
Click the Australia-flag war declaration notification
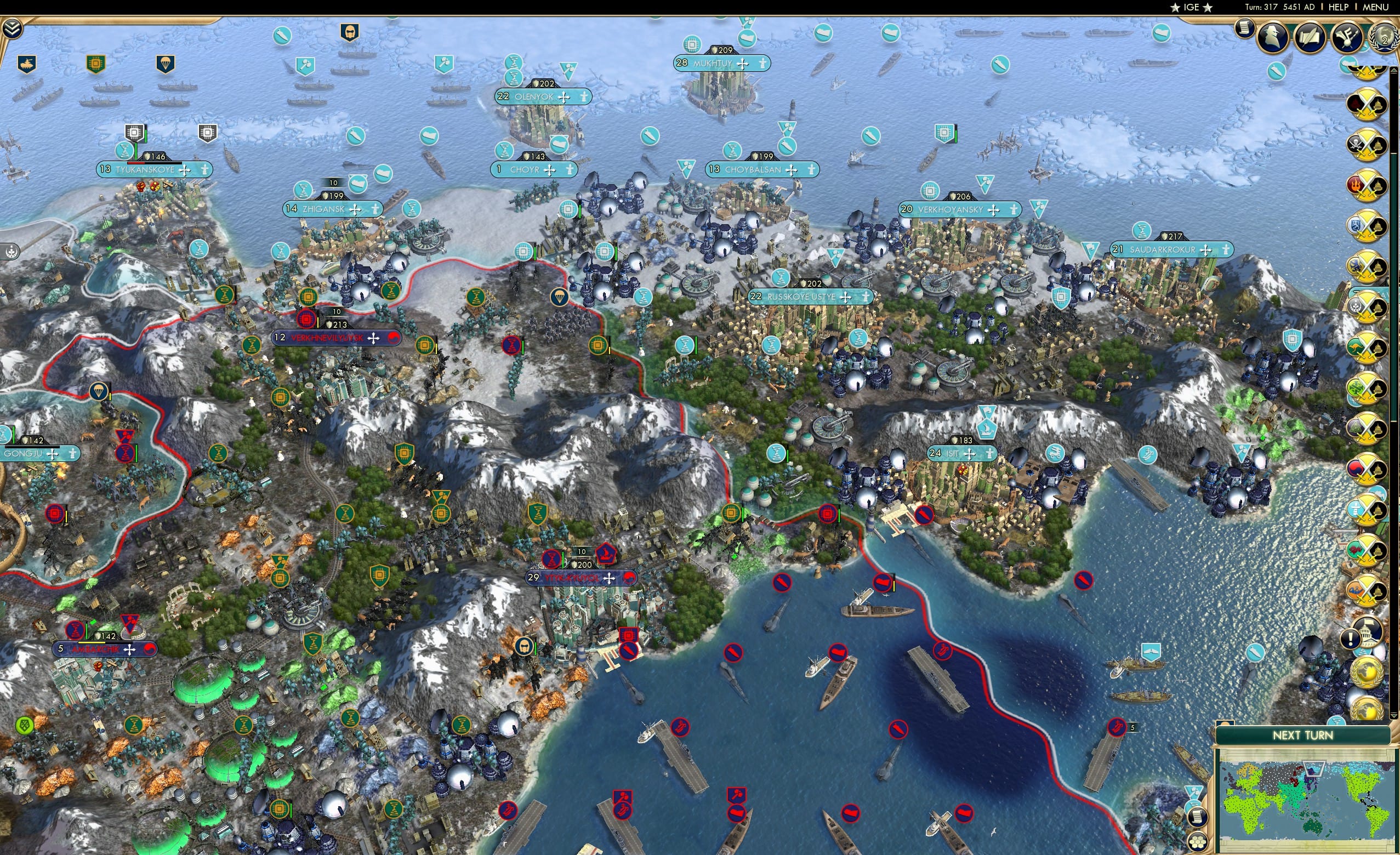(x=1367, y=346)
